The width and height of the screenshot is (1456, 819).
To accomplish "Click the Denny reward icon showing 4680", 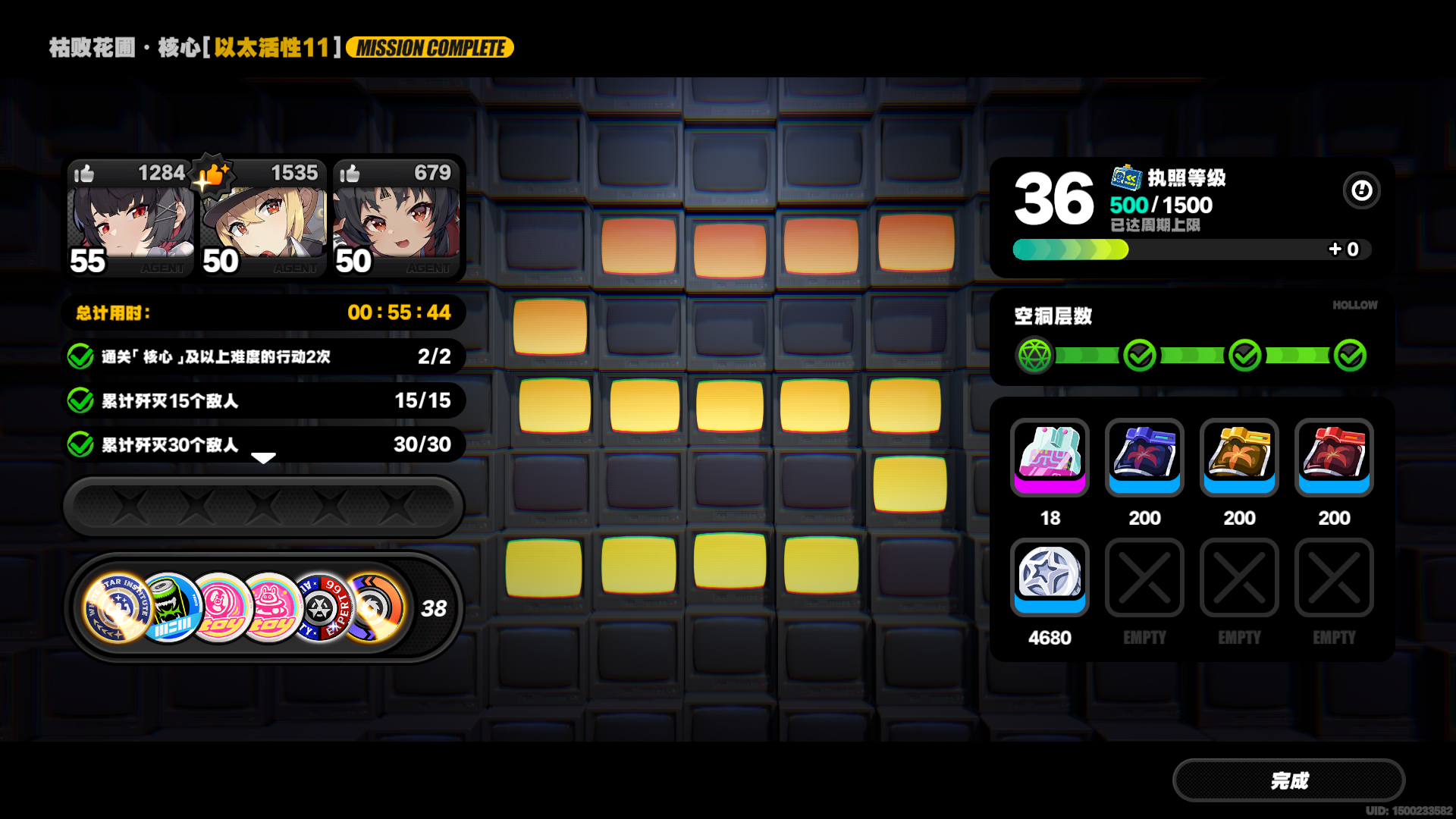I will [x=1050, y=578].
